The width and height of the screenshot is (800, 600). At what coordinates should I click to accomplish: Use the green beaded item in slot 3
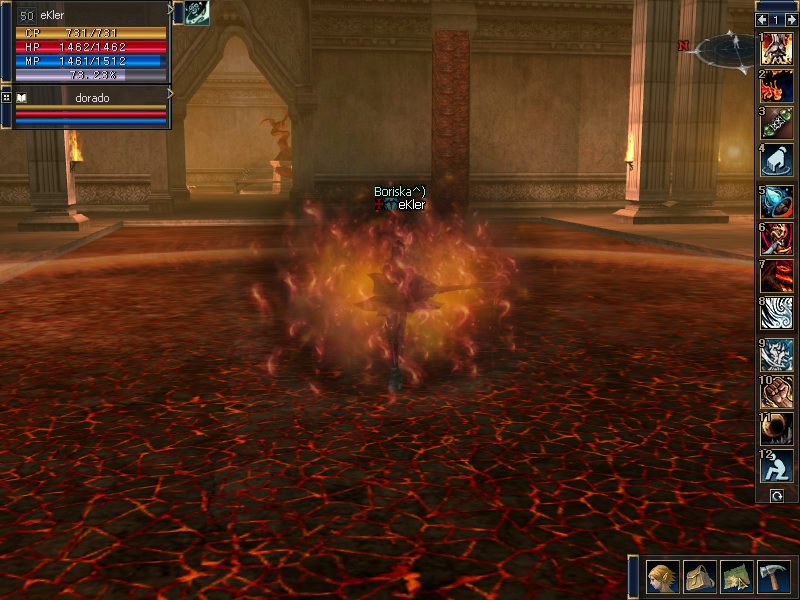pyautogui.click(x=777, y=123)
